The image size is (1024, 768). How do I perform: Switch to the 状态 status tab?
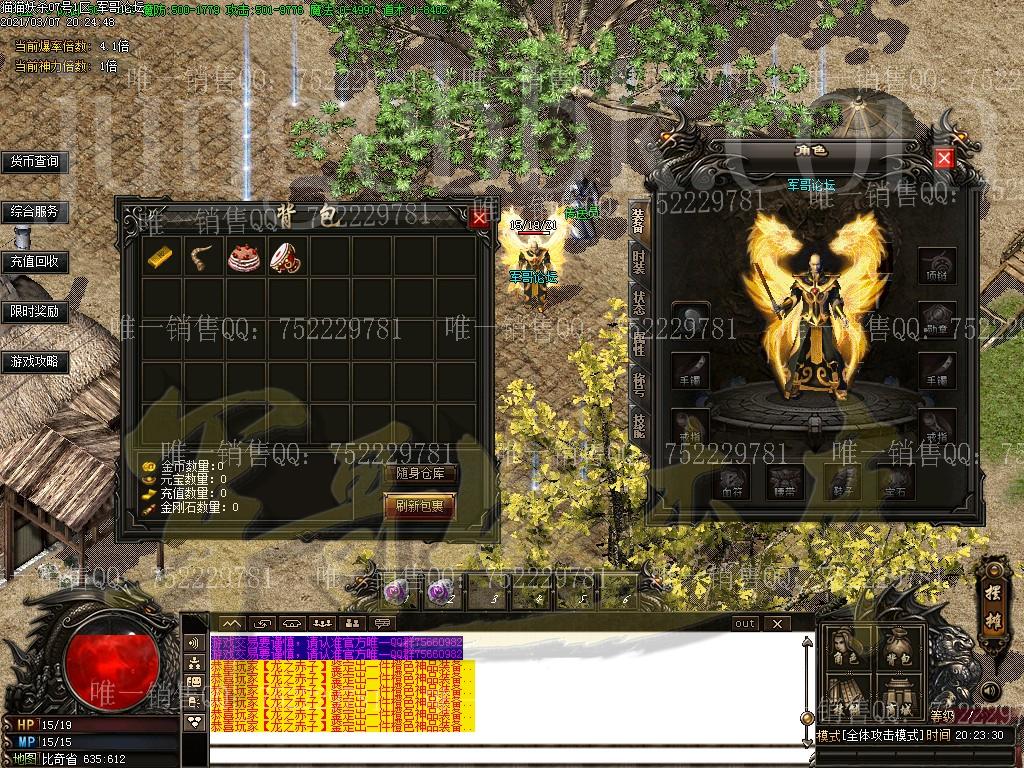tap(639, 303)
